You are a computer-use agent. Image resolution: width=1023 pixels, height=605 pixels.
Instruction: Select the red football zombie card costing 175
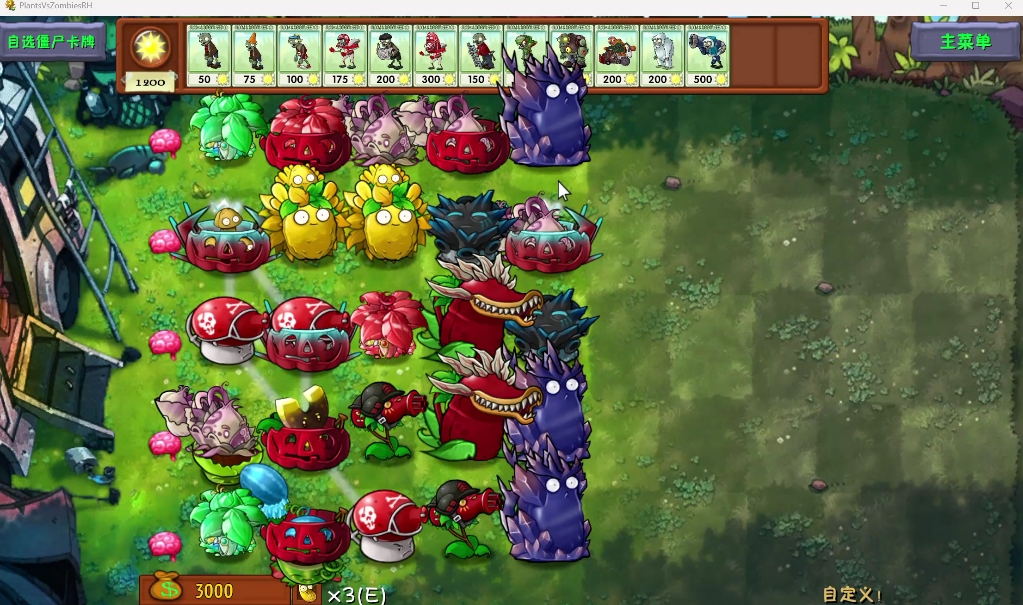(x=344, y=56)
